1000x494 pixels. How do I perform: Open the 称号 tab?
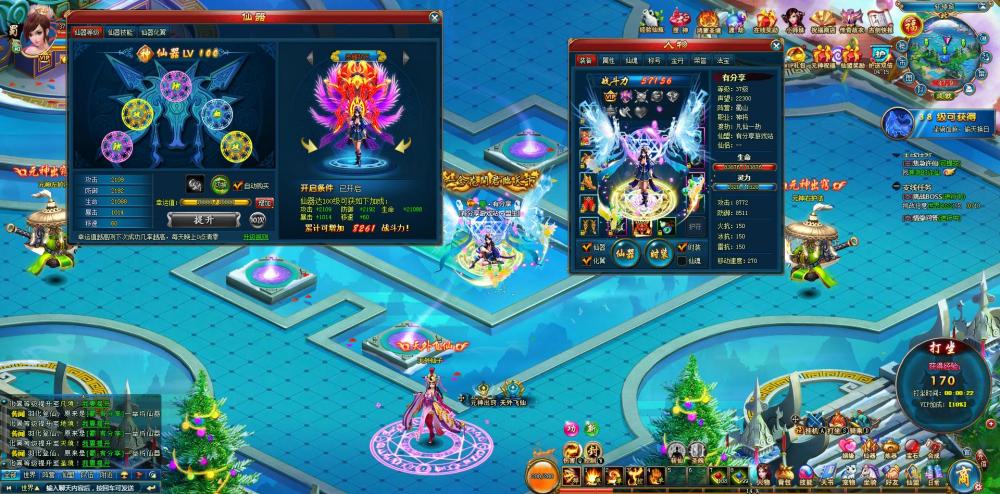[655, 61]
